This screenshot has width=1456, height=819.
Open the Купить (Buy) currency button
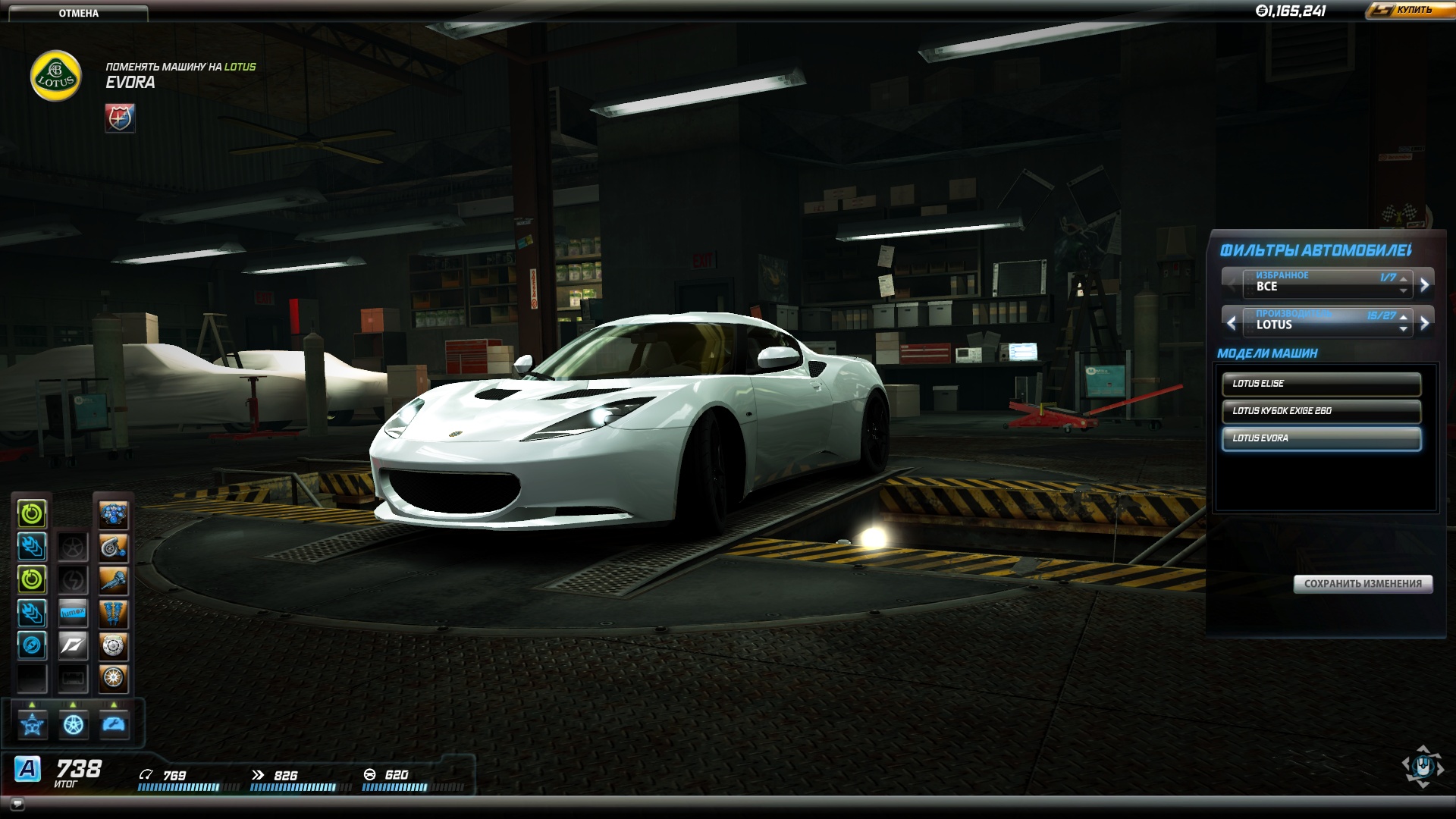[1410, 10]
